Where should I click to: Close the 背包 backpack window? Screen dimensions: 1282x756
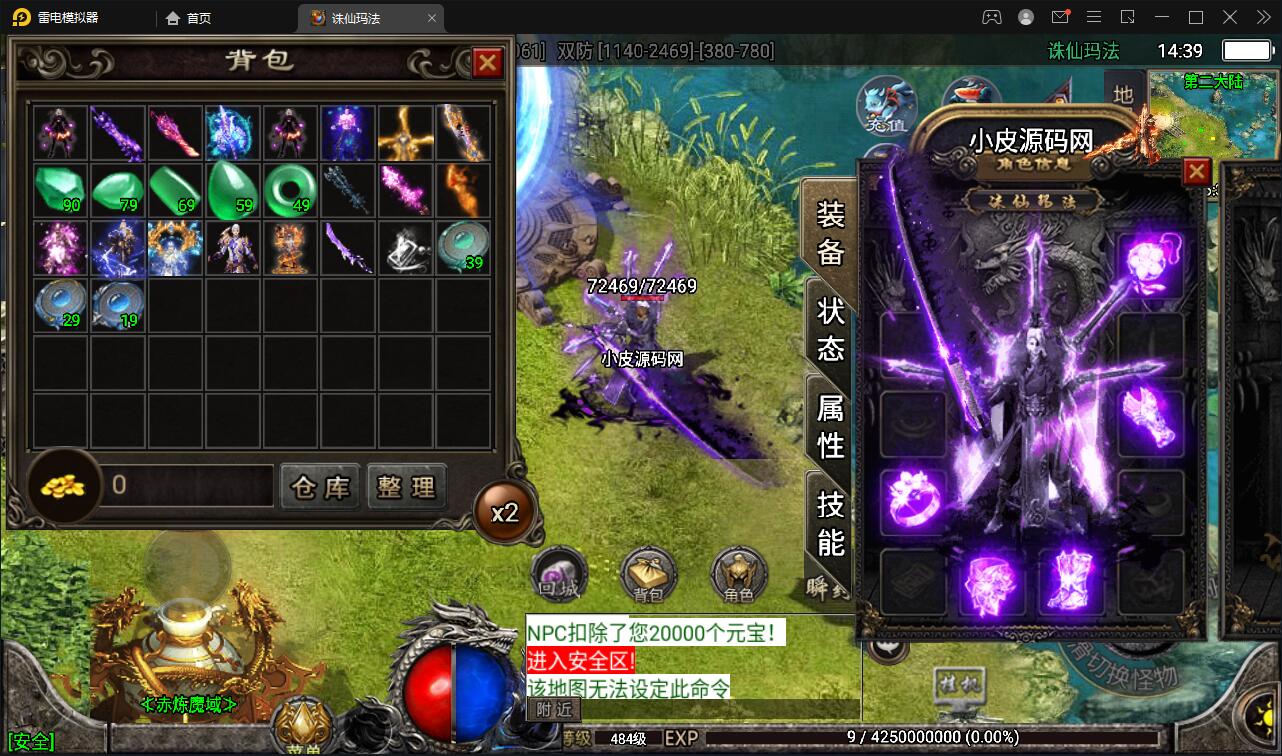tap(487, 63)
